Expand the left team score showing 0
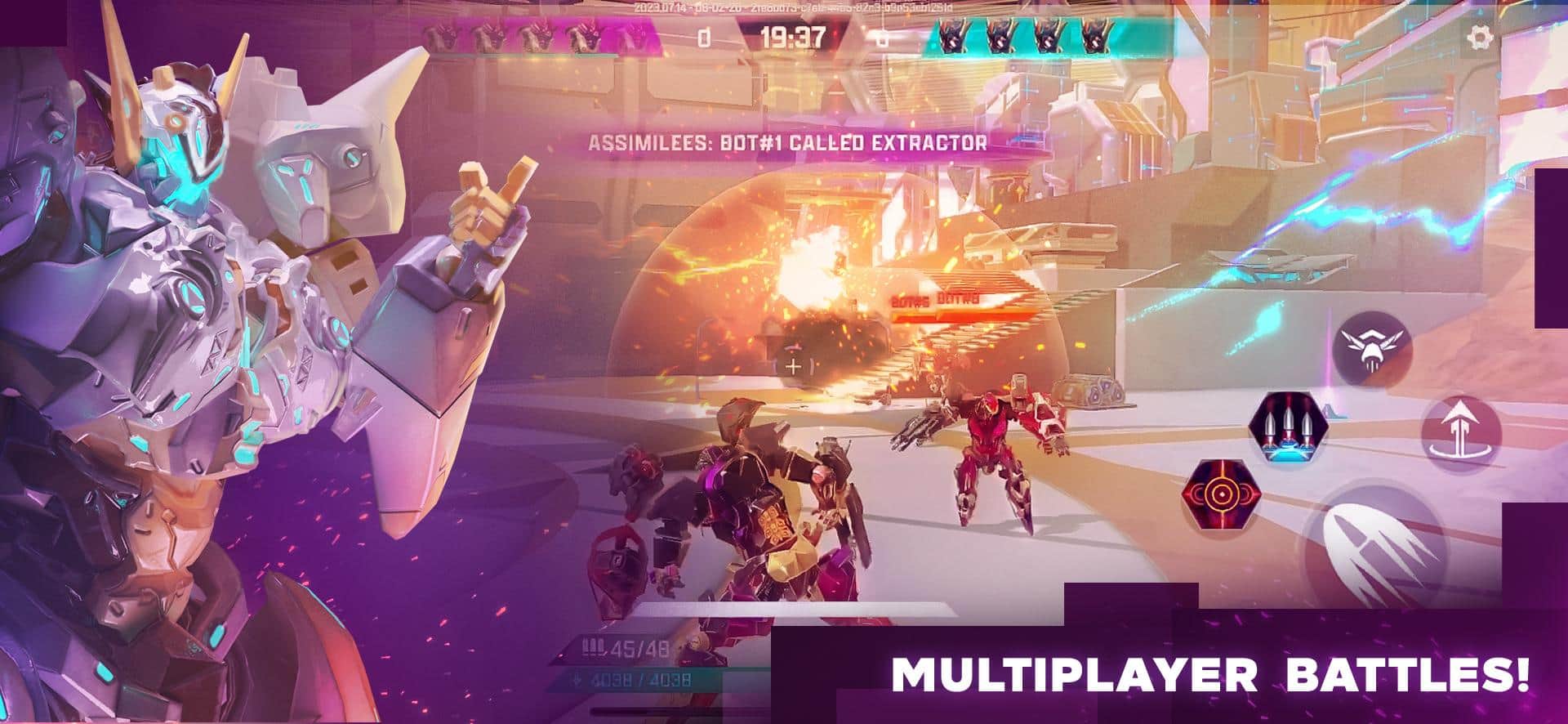 click(706, 36)
